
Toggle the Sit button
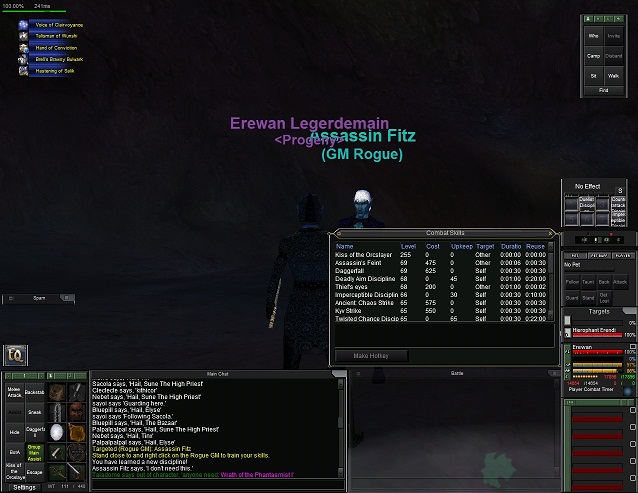pos(592,75)
